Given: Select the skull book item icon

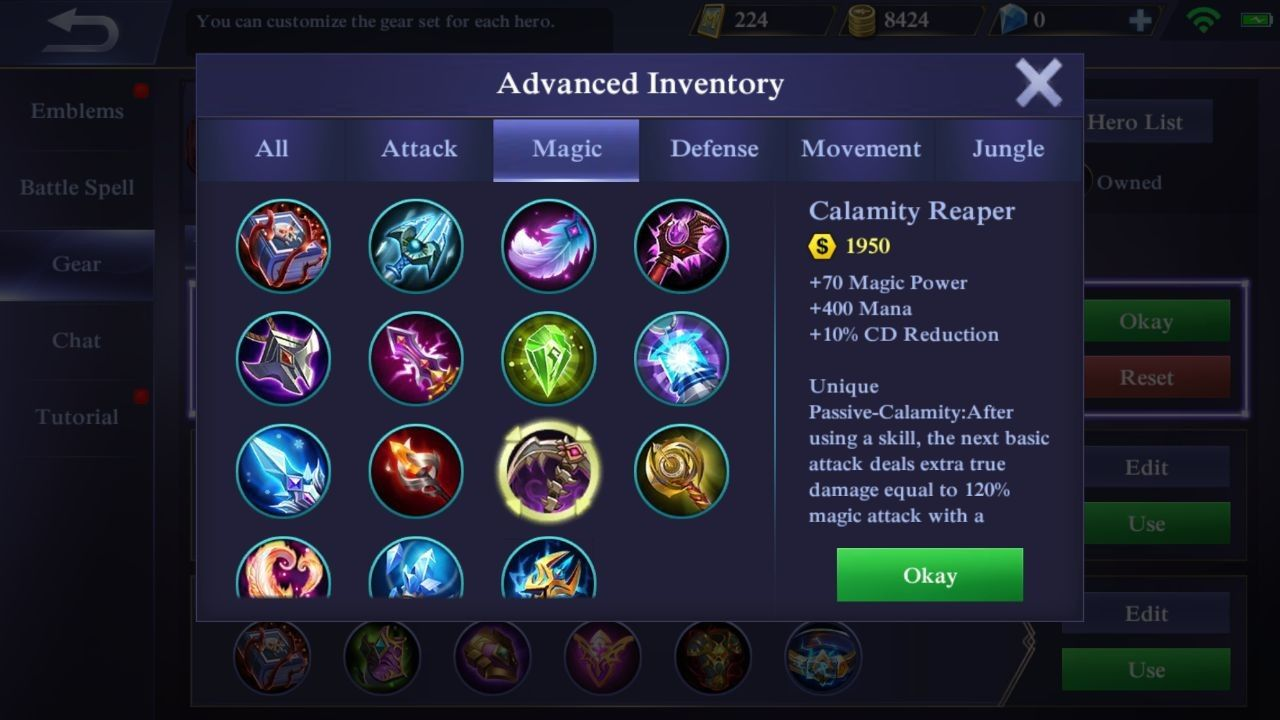Looking at the screenshot, I should 283,246.
